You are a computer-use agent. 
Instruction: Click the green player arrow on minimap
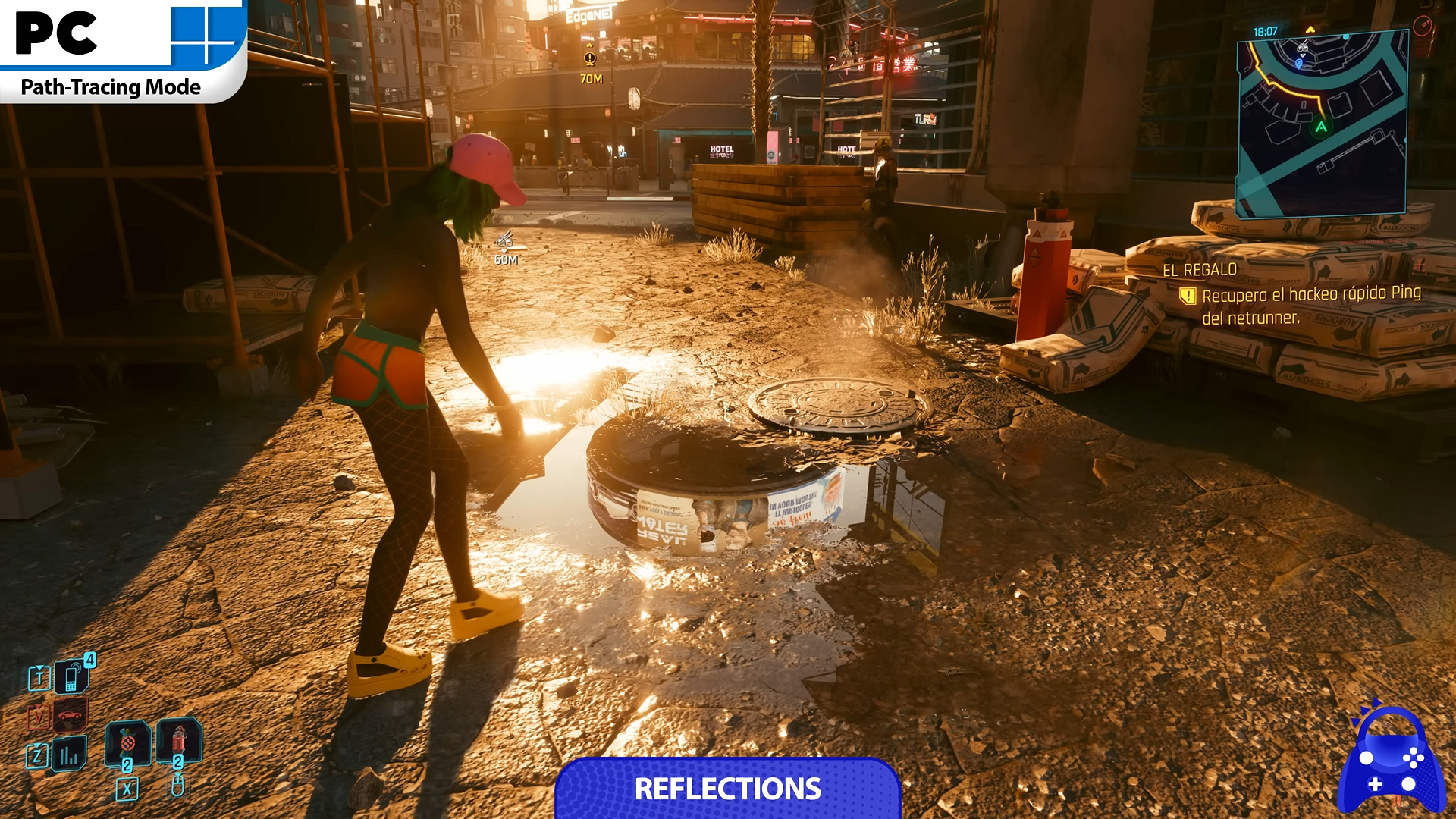tap(1321, 127)
